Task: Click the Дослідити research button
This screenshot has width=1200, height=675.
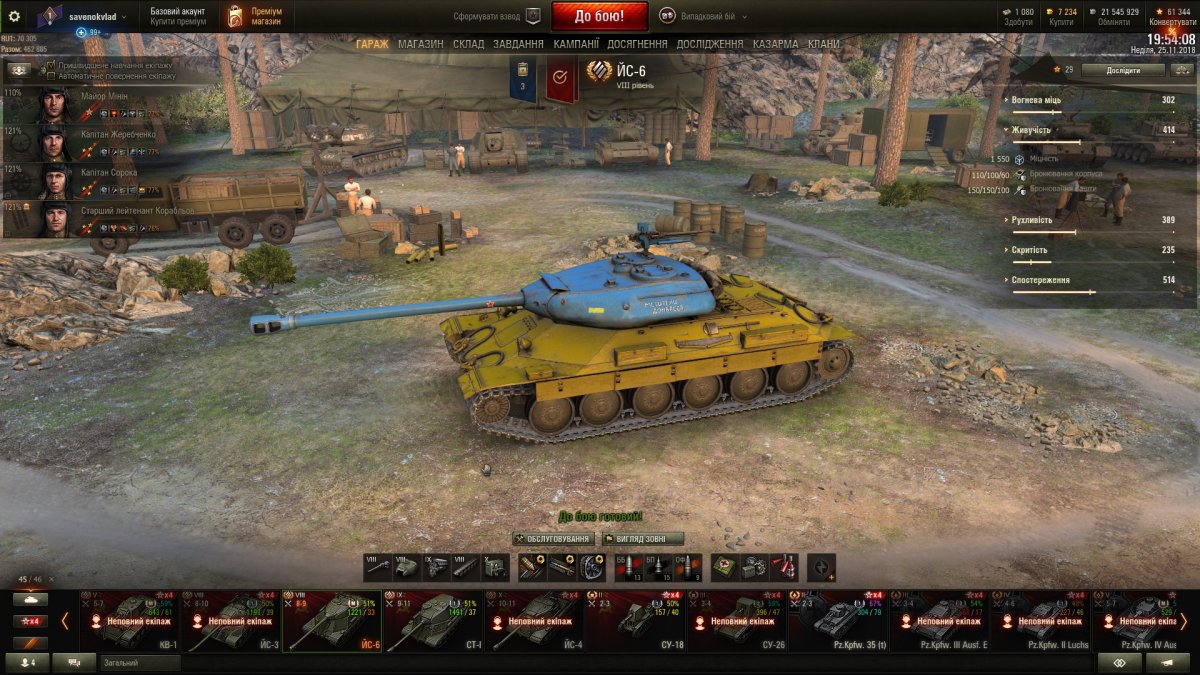Action: coord(1122,70)
